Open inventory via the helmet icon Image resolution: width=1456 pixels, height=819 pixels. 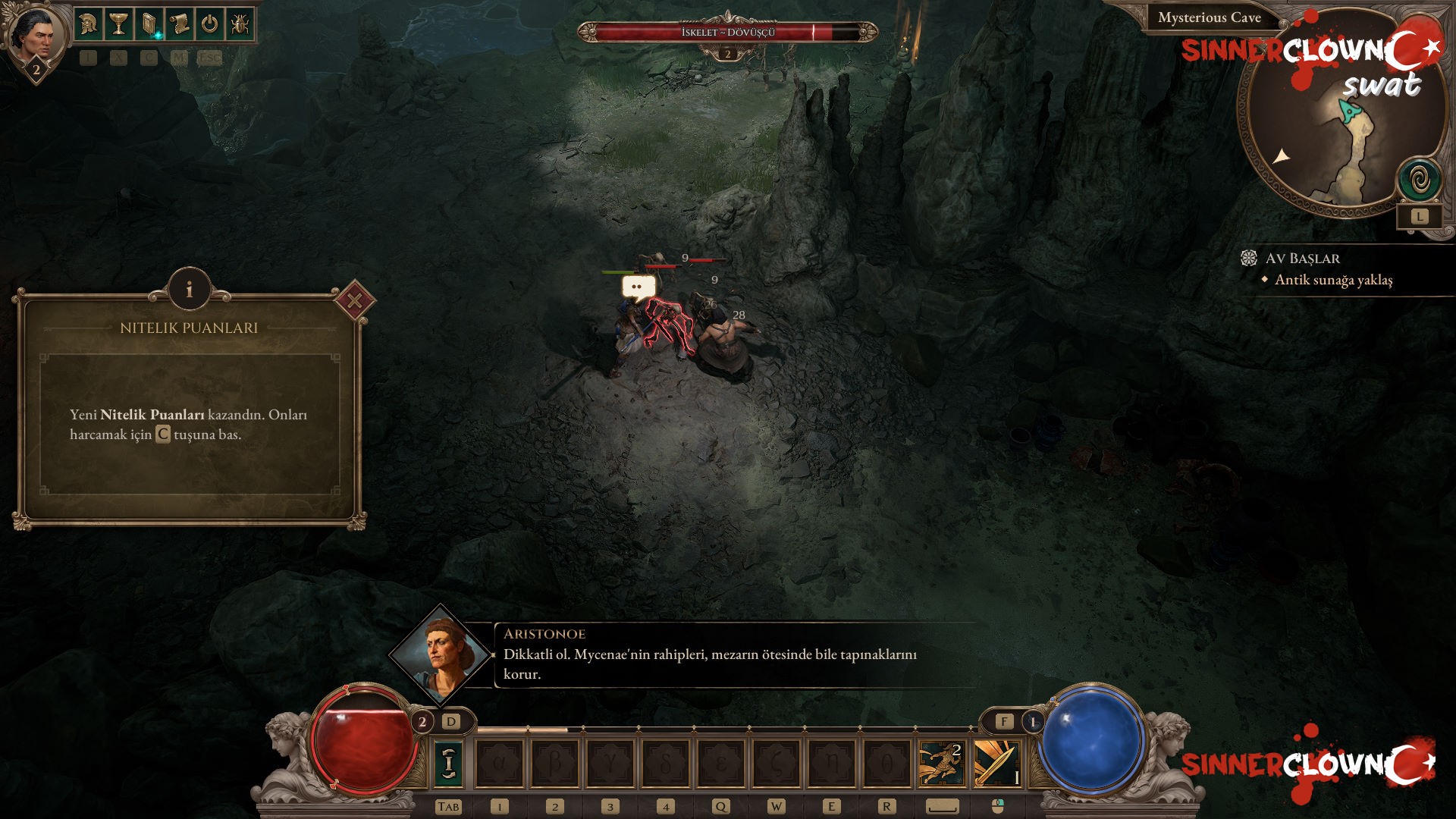pos(89,24)
